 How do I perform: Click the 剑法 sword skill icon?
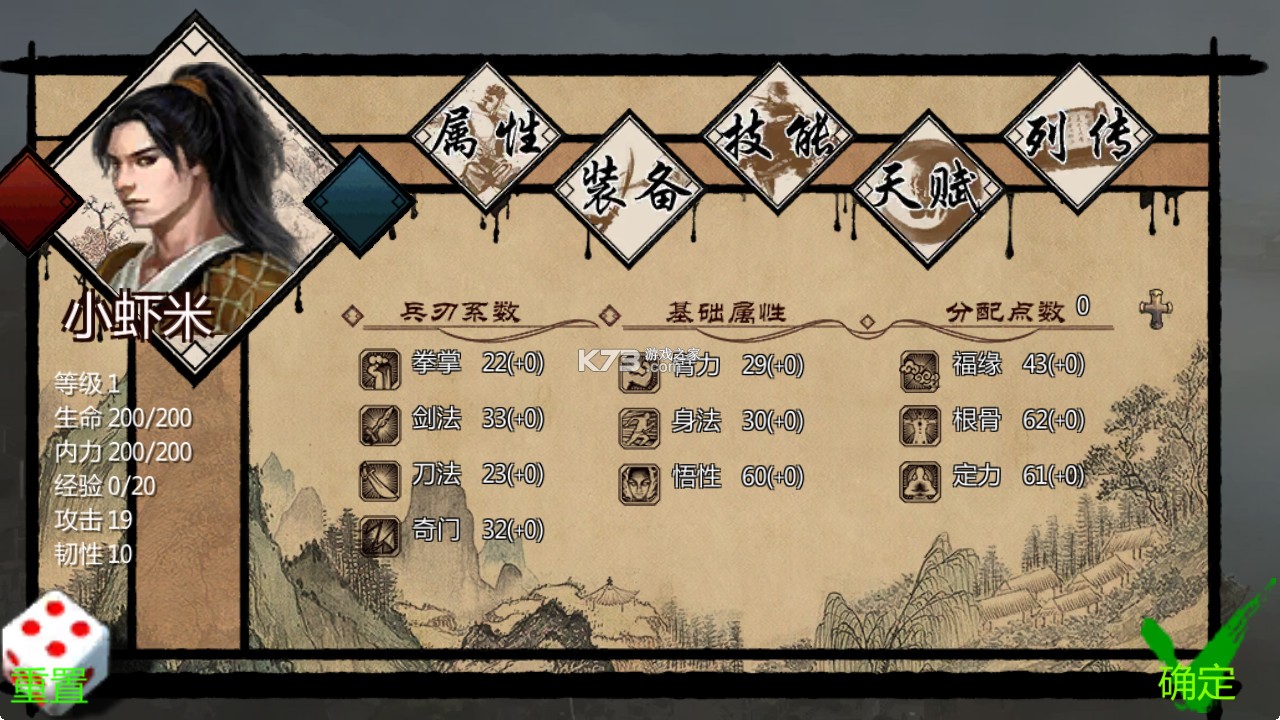point(378,422)
